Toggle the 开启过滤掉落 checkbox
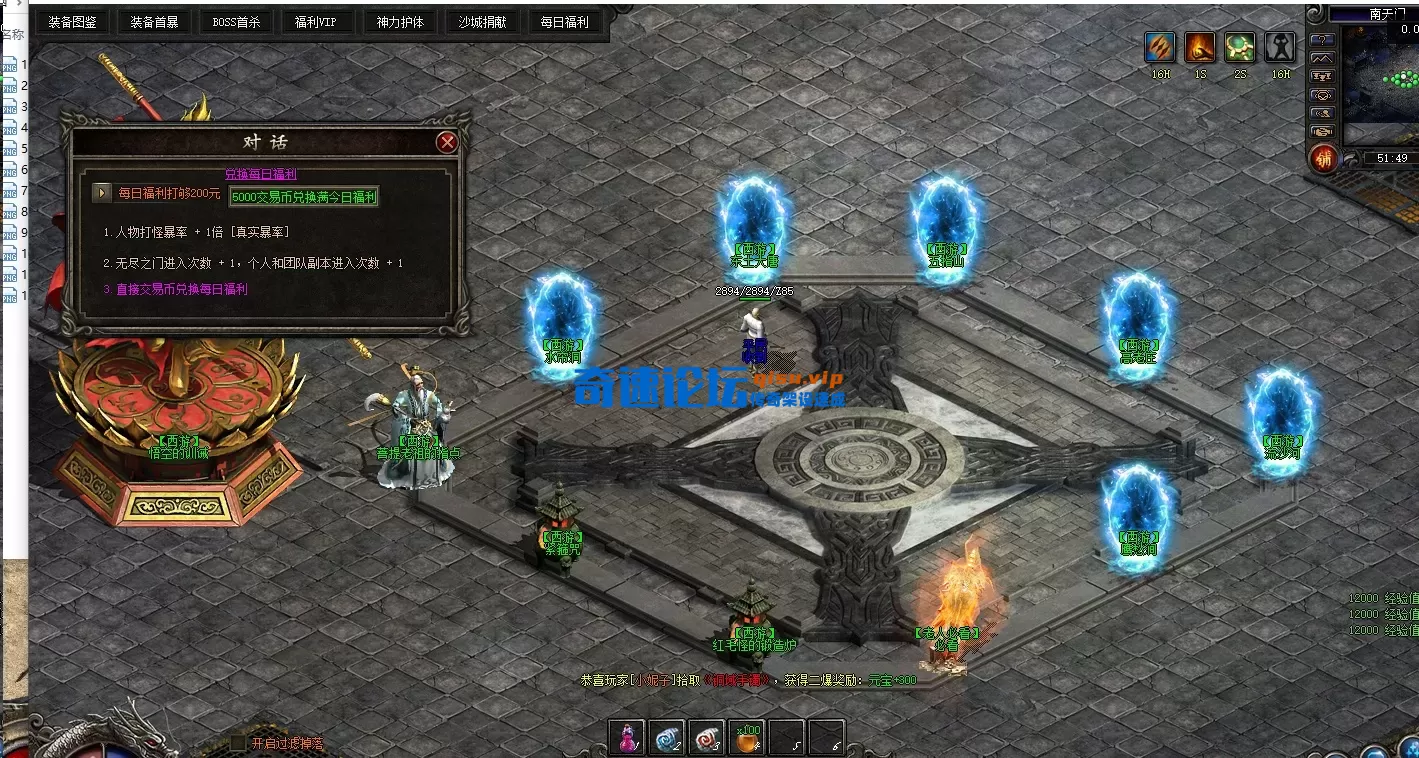Viewport: 1419px width, 758px height. (238, 743)
